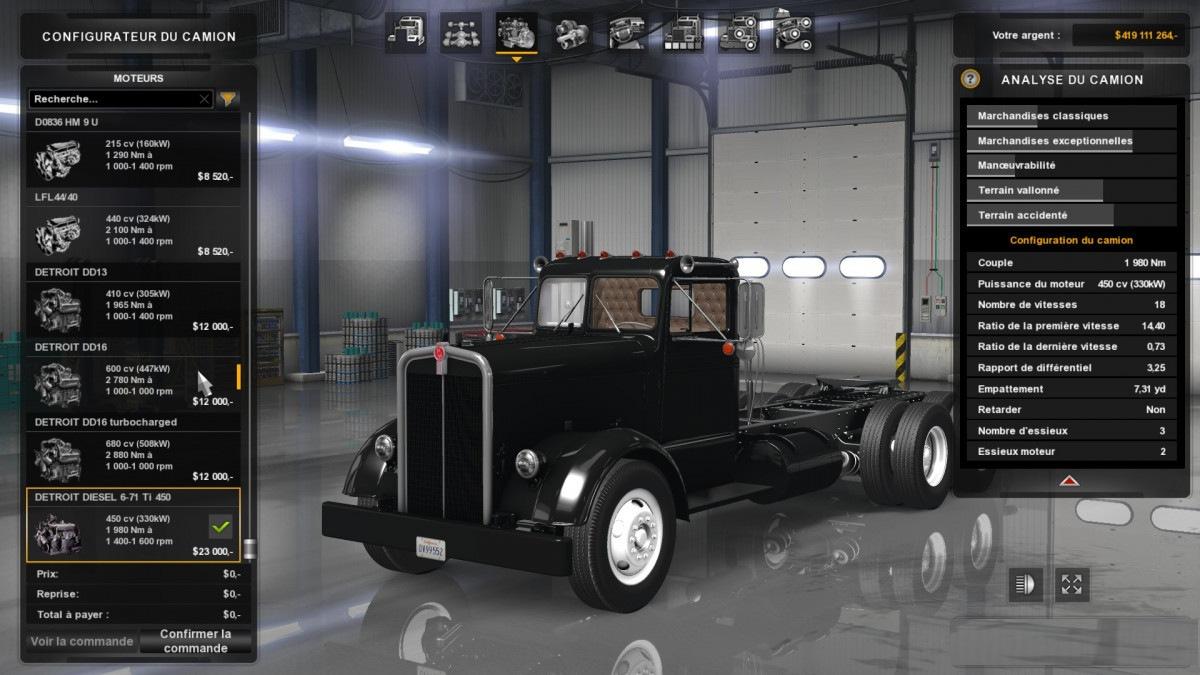This screenshot has height=675, width=1200.
Task: Open the engine list filter funnel
Action: (229, 99)
